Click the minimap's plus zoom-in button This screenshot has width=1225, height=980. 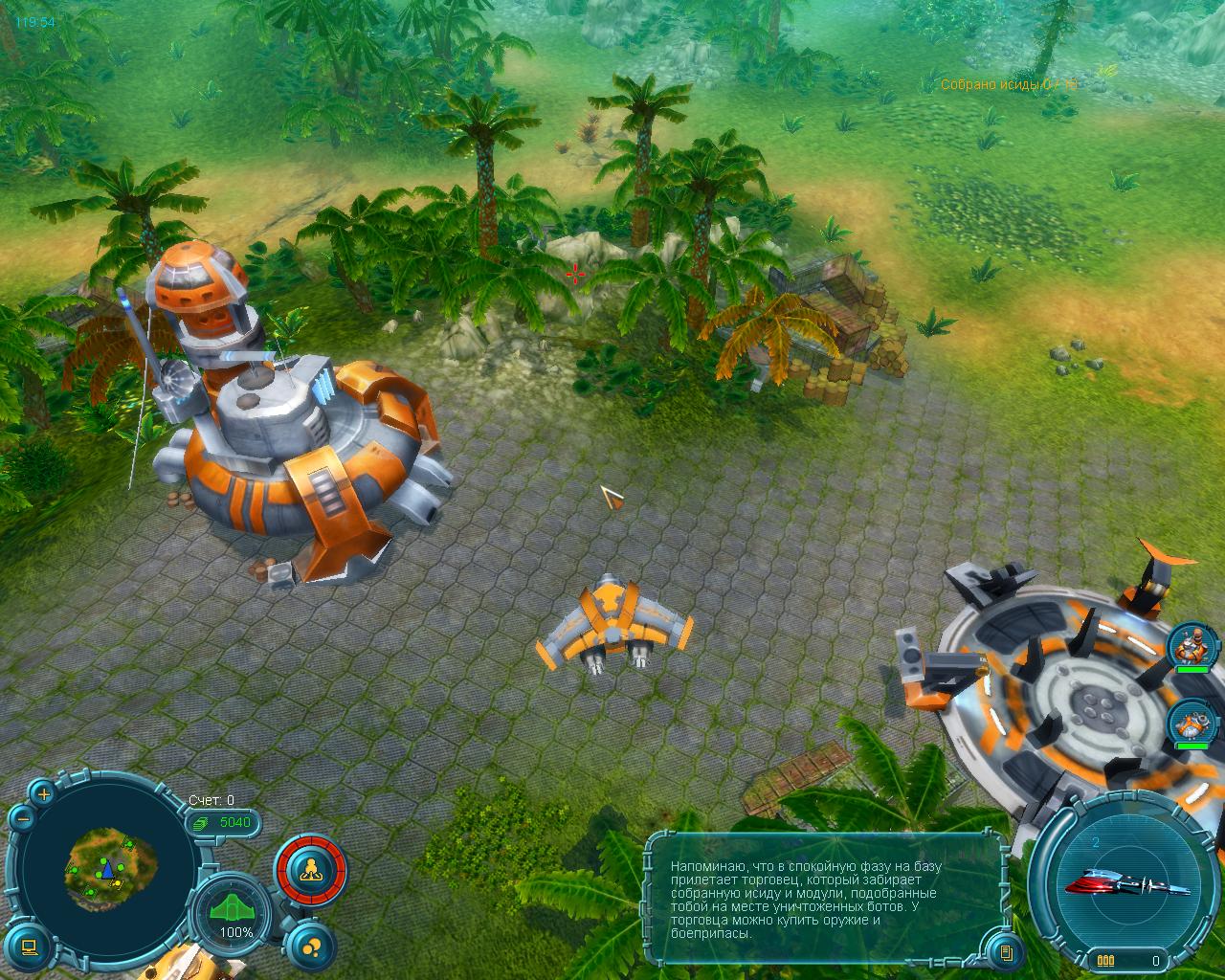coord(43,793)
